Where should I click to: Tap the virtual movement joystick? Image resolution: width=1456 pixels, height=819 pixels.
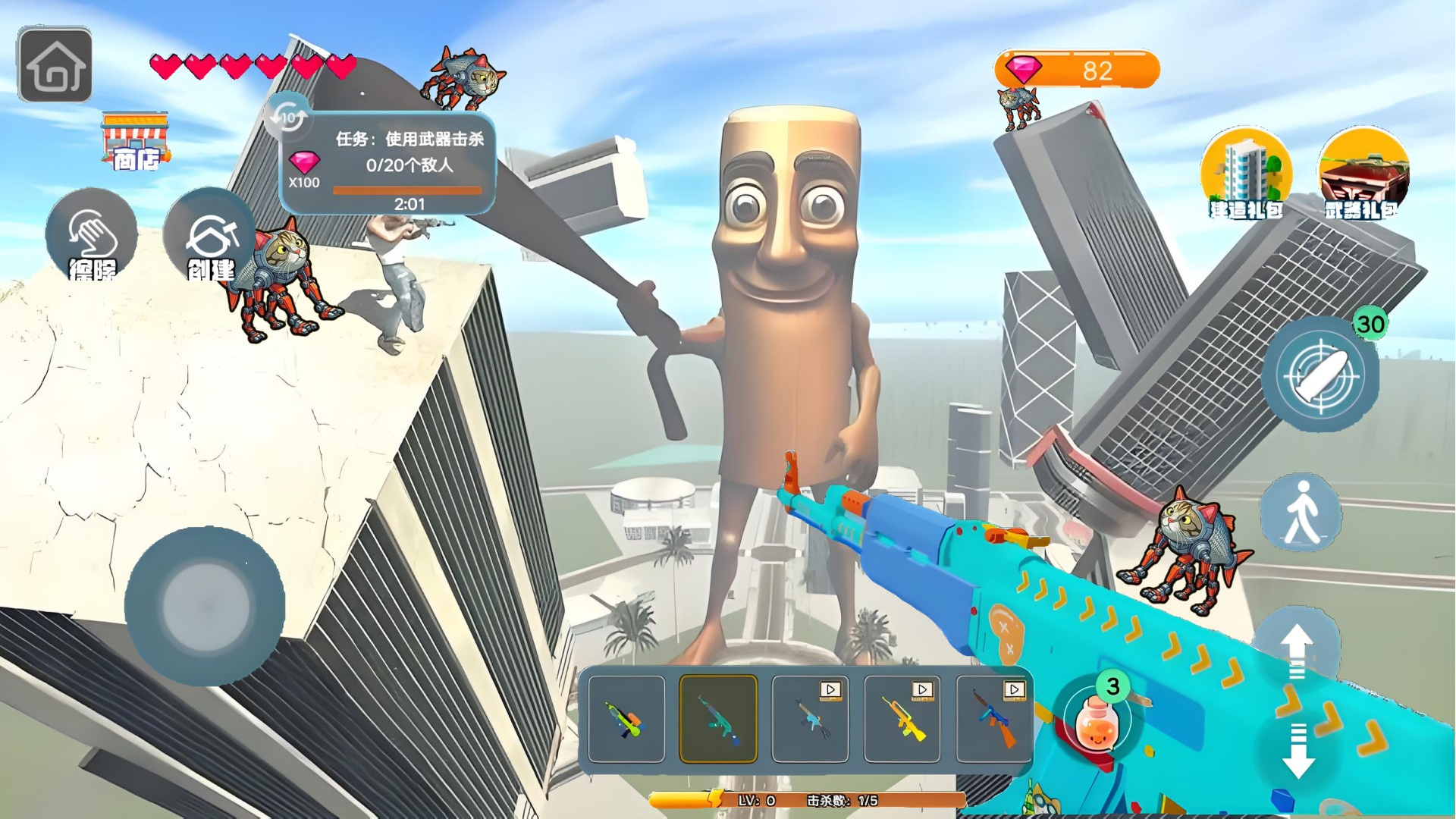(x=205, y=606)
